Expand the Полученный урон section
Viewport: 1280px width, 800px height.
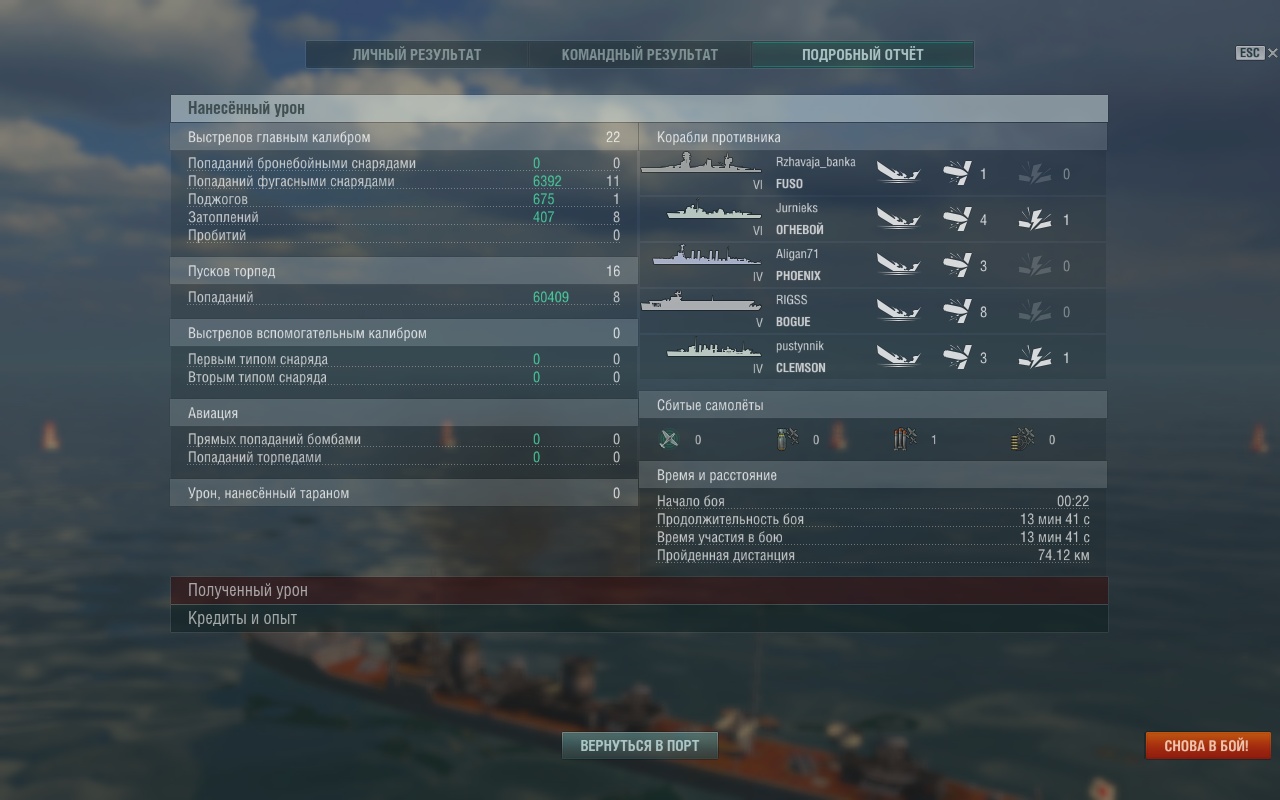pyautogui.click(x=639, y=591)
